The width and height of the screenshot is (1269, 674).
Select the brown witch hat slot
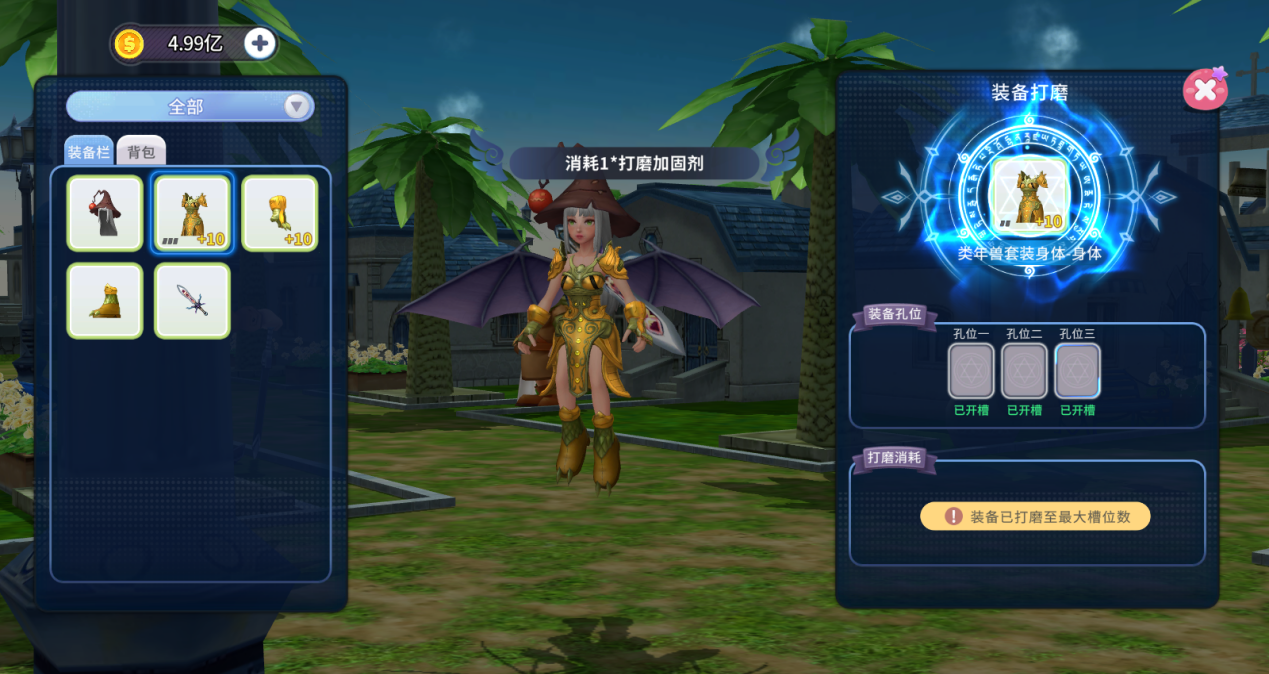coord(105,213)
